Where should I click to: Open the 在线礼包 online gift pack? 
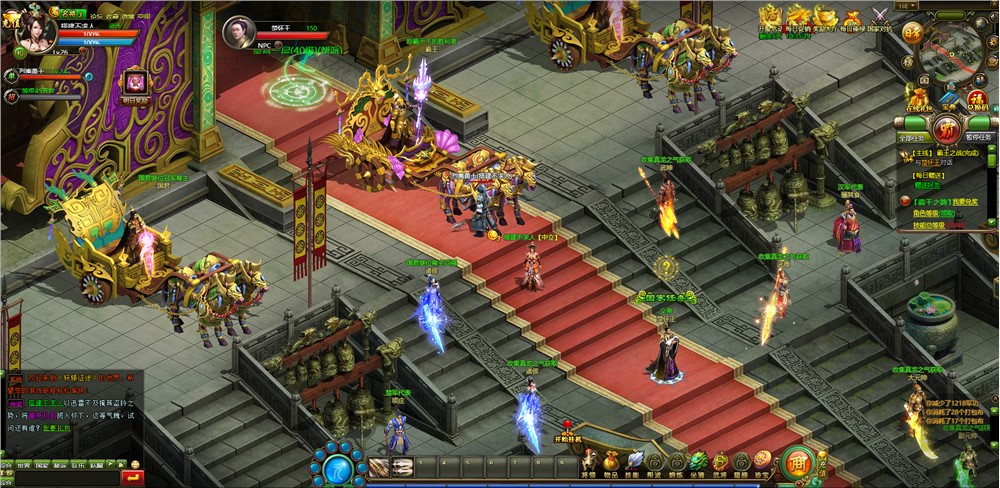click(x=918, y=95)
